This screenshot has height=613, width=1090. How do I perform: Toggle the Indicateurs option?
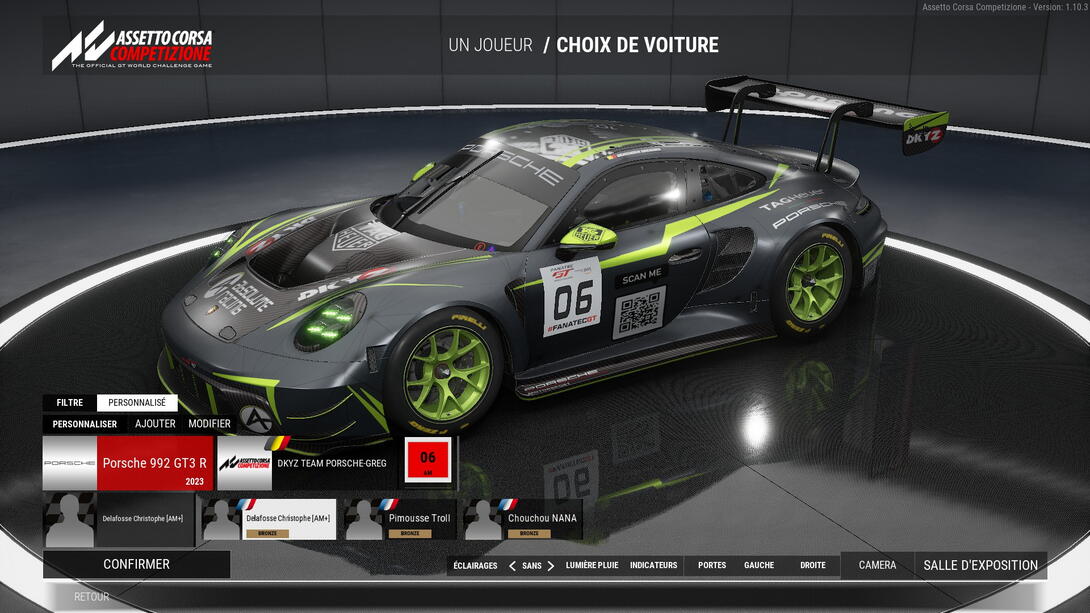(x=653, y=566)
